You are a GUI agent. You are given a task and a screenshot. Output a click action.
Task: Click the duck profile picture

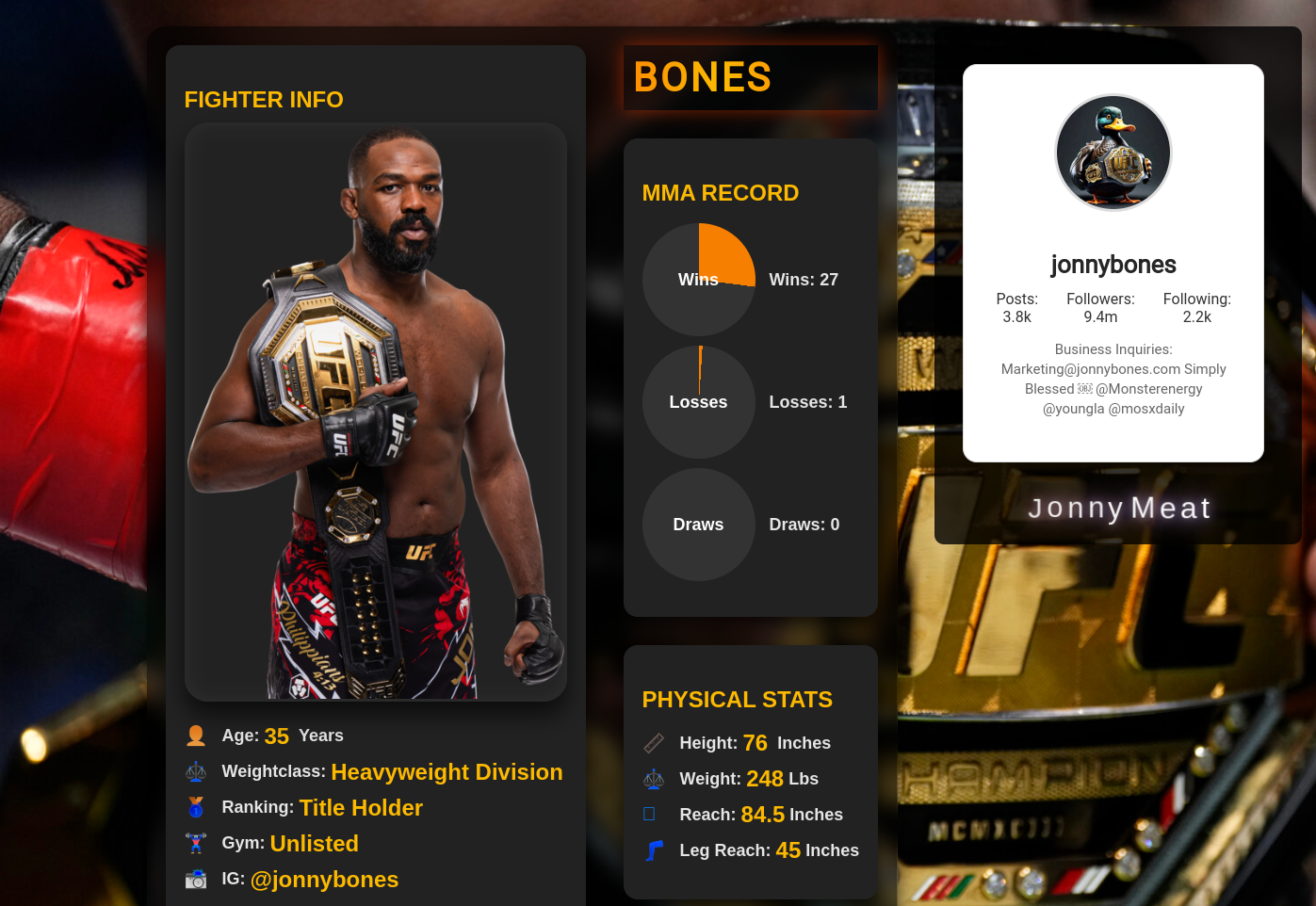pos(1113,153)
